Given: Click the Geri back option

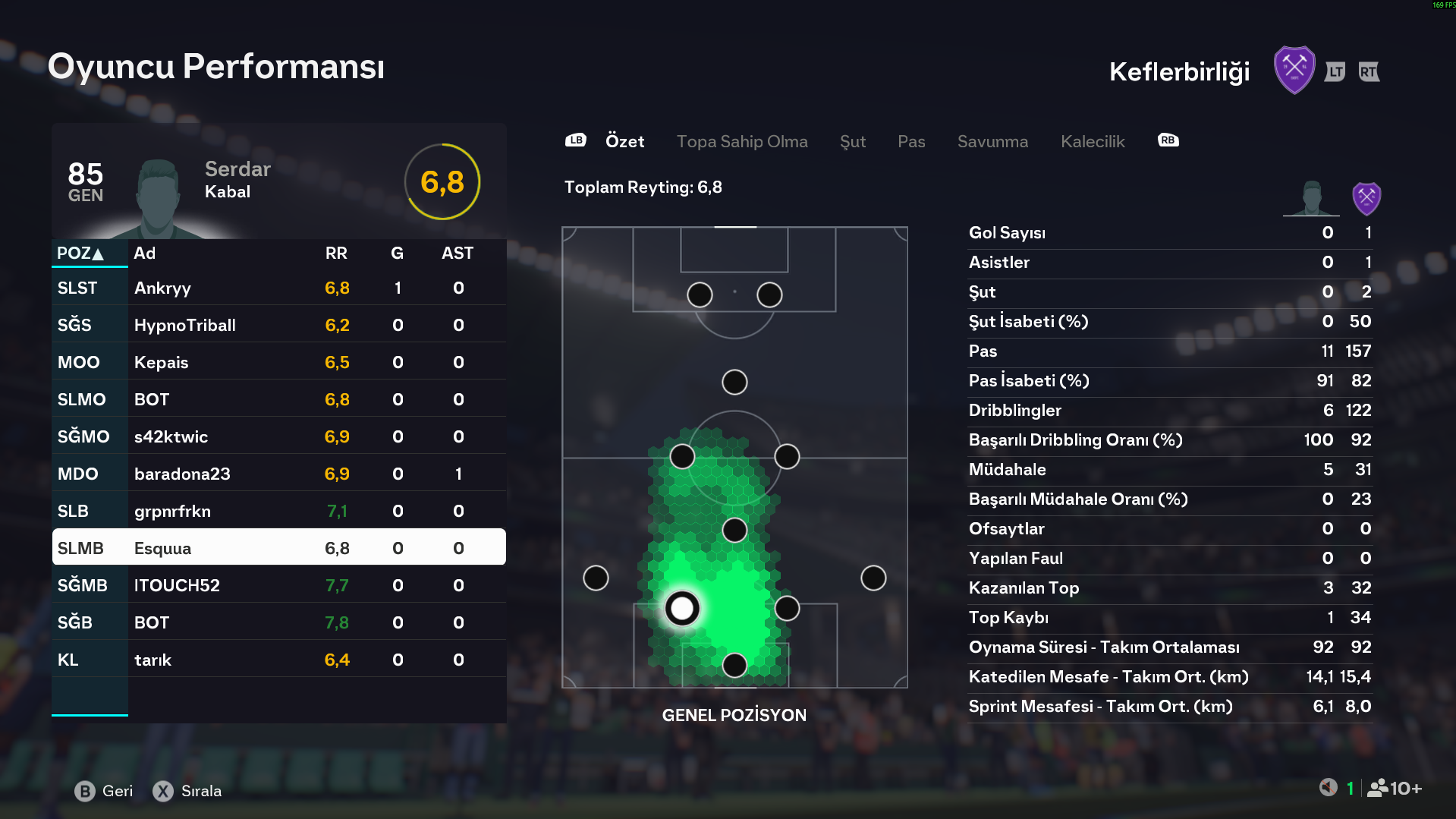Looking at the screenshot, I should 104,791.
